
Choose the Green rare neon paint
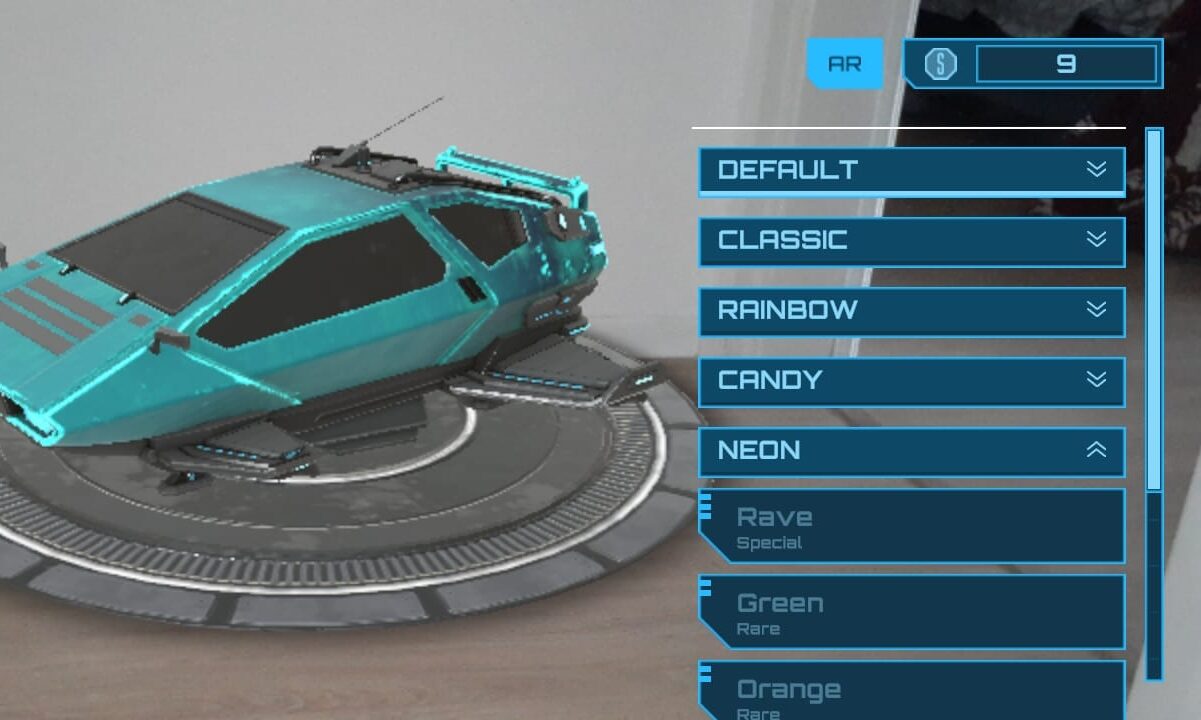[x=911, y=612]
